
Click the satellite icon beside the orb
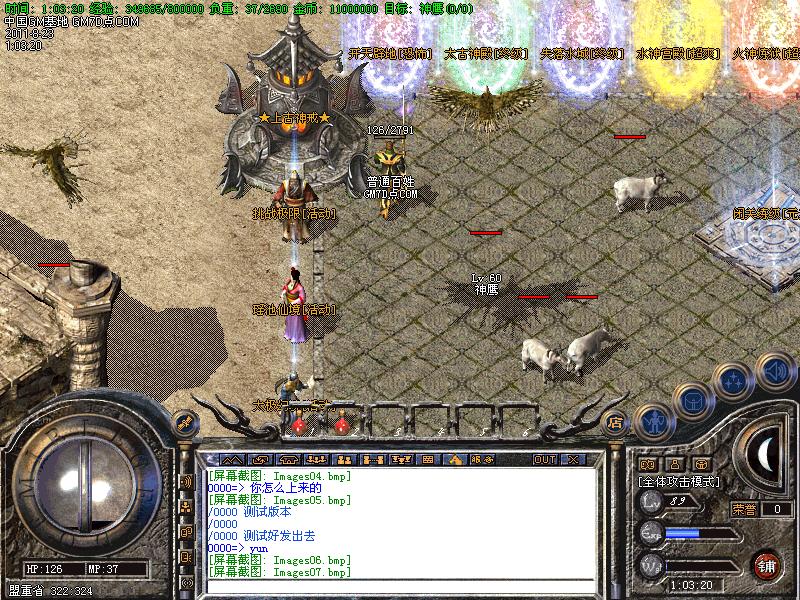(x=183, y=422)
